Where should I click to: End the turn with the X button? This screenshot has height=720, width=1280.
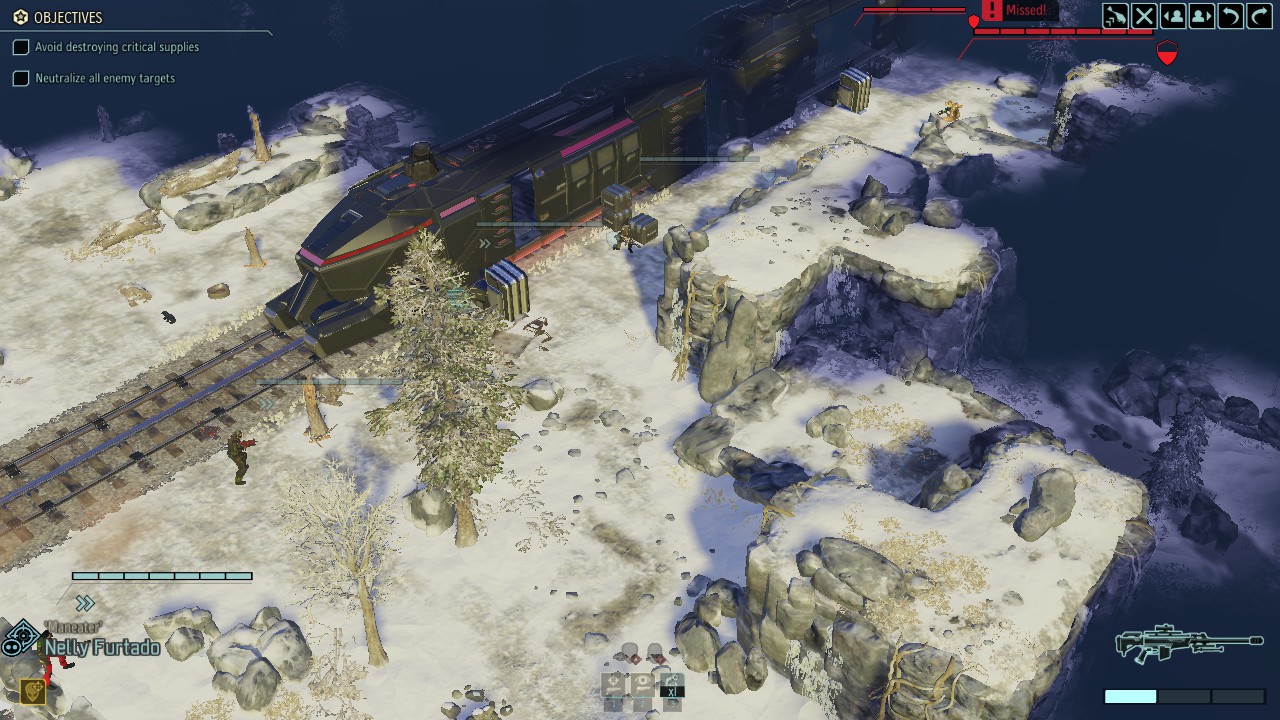(x=1144, y=16)
